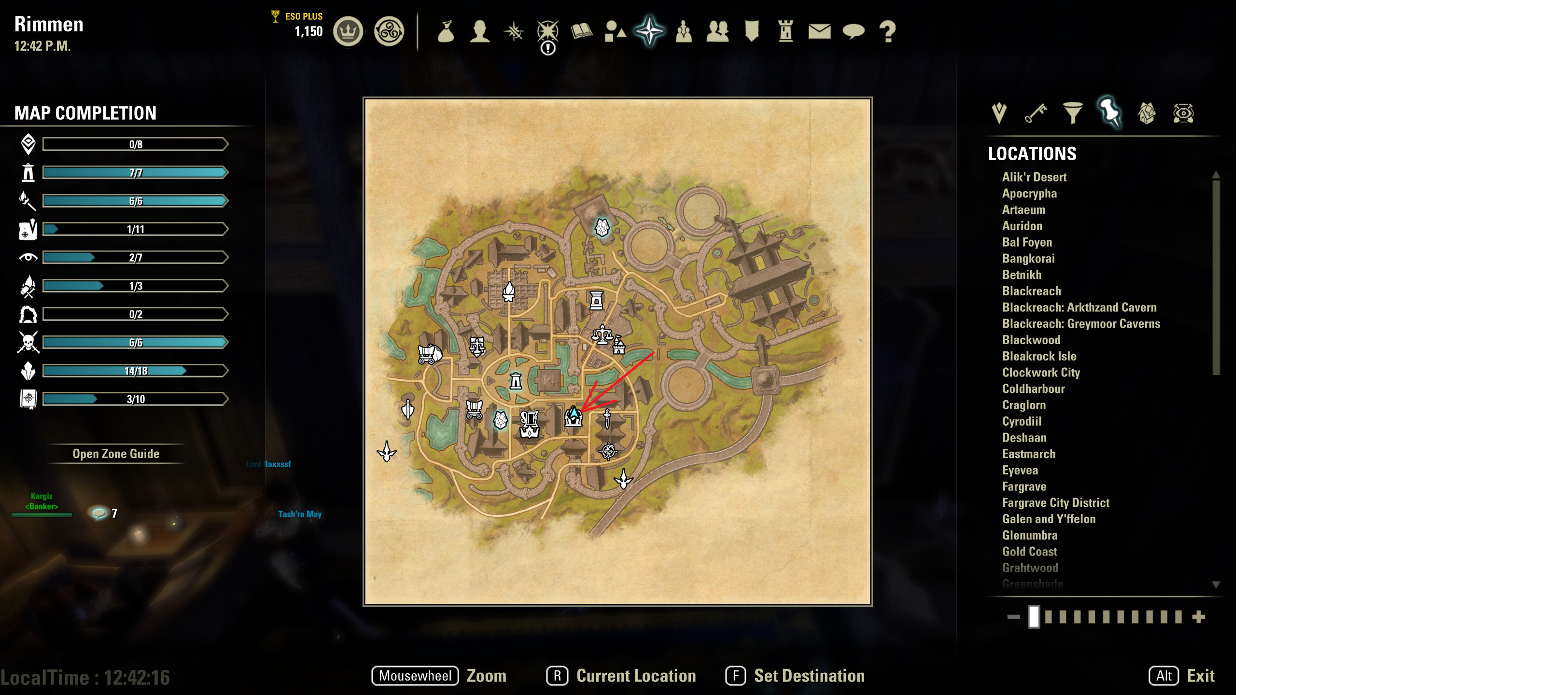The width and height of the screenshot is (1568, 695).
Task: Open the Mail envelope menu
Action: click(x=819, y=31)
